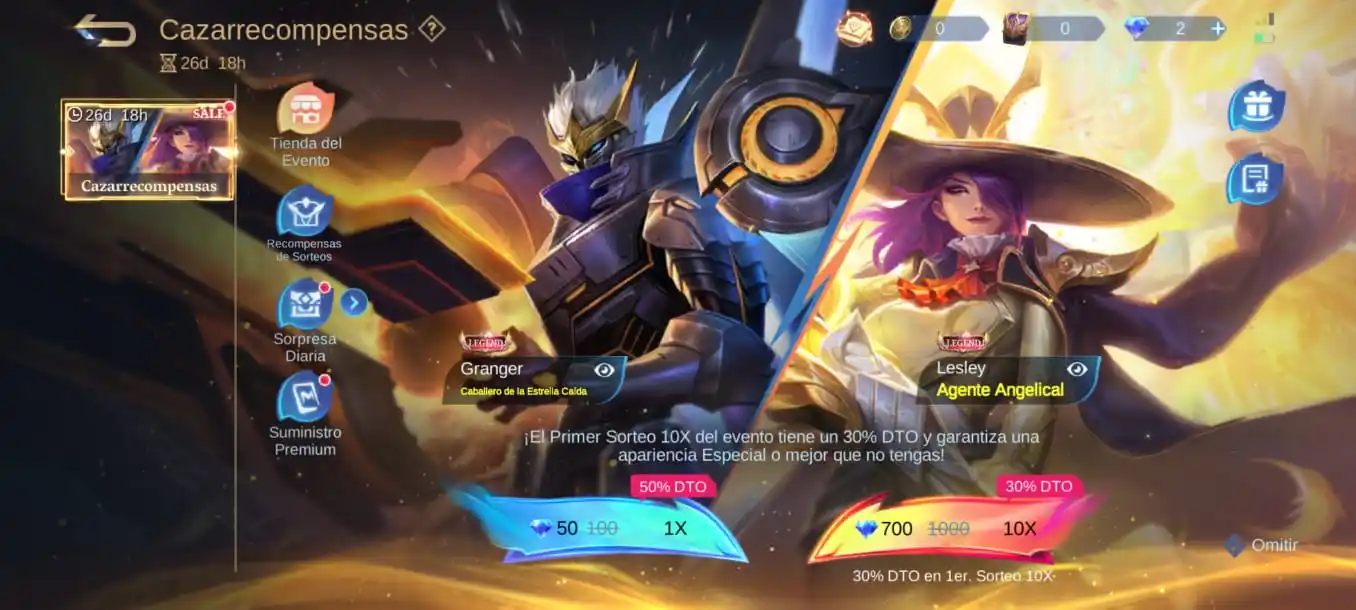The image size is (1356, 610).
Task: Tap the purple chest currency counter
Action: point(1052,29)
